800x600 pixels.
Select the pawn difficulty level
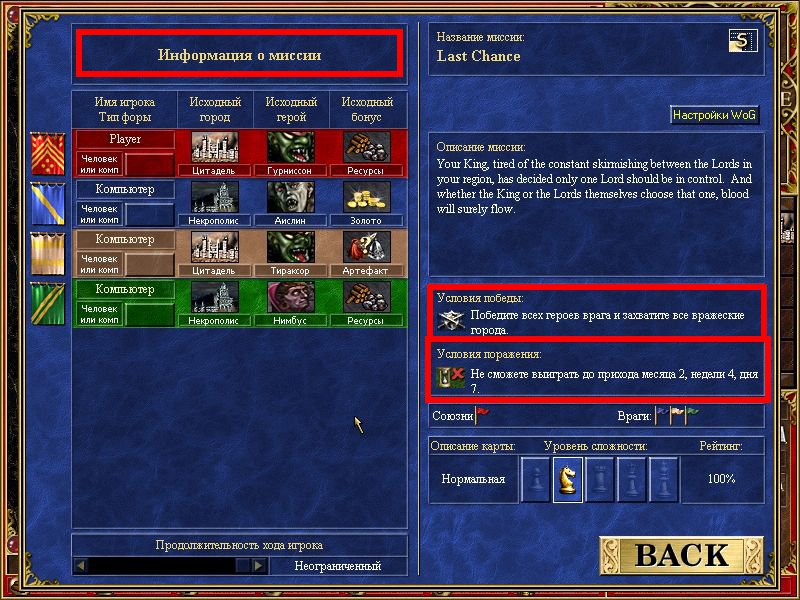click(536, 479)
